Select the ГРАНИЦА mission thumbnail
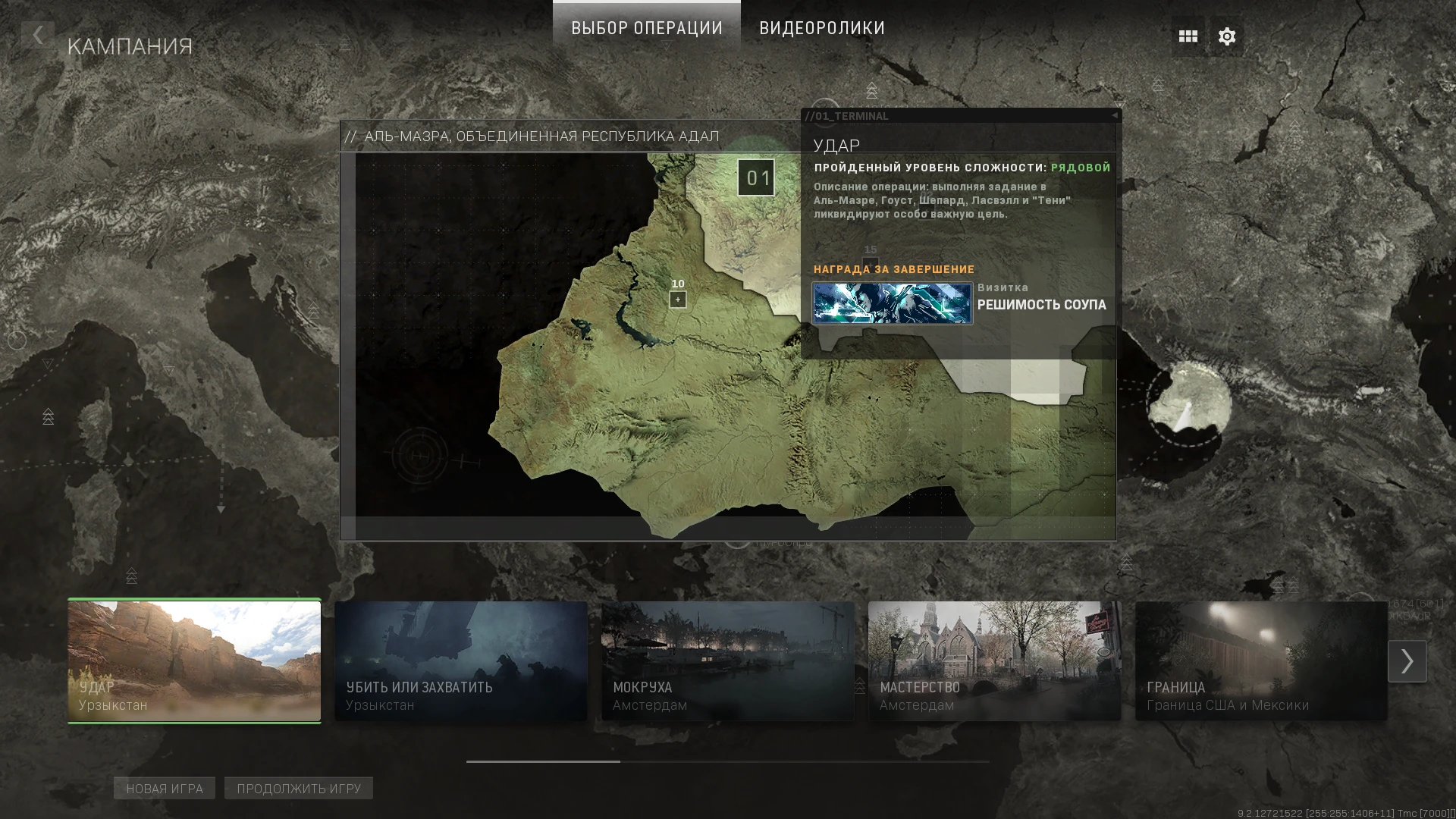Viewport: 1456px width, 819px height. click(x=1262, y=660)
